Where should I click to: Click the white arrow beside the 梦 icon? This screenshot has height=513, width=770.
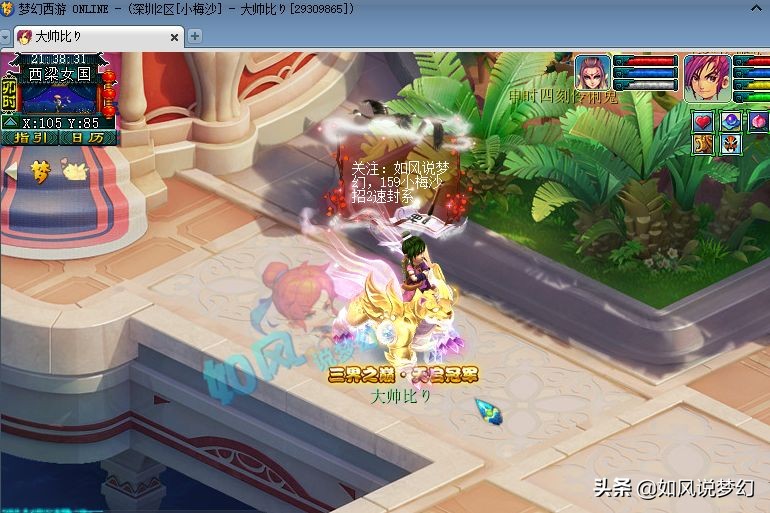click(11, 171)
